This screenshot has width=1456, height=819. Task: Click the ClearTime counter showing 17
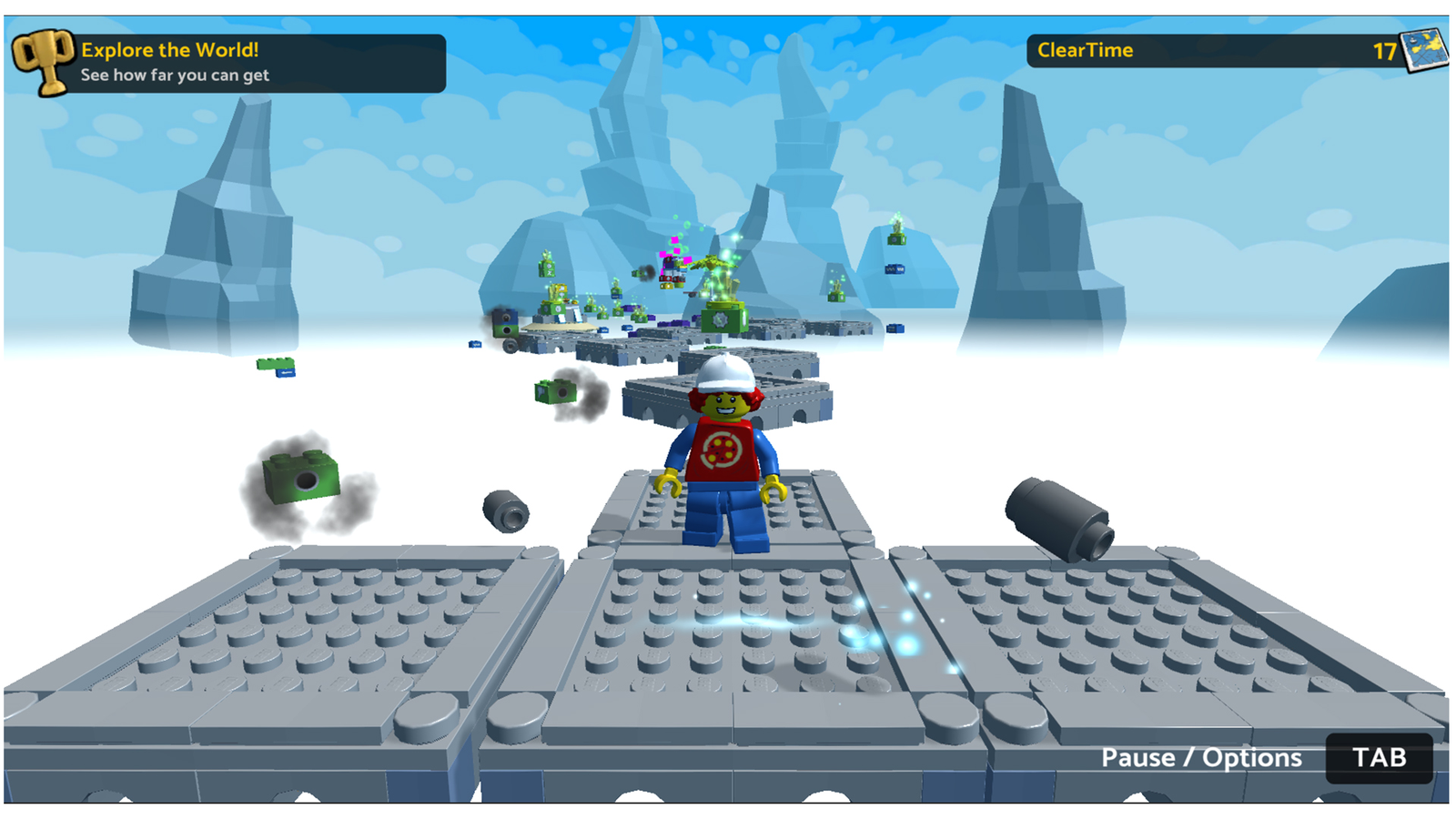(x=1385, y=52)
